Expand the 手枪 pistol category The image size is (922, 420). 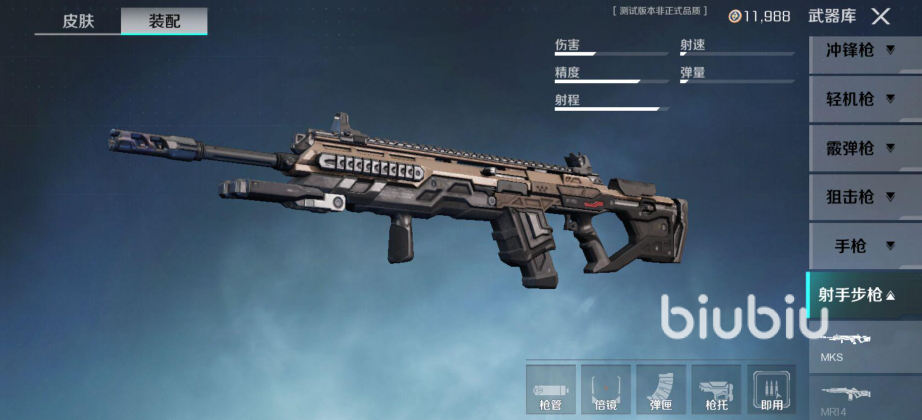858,246
